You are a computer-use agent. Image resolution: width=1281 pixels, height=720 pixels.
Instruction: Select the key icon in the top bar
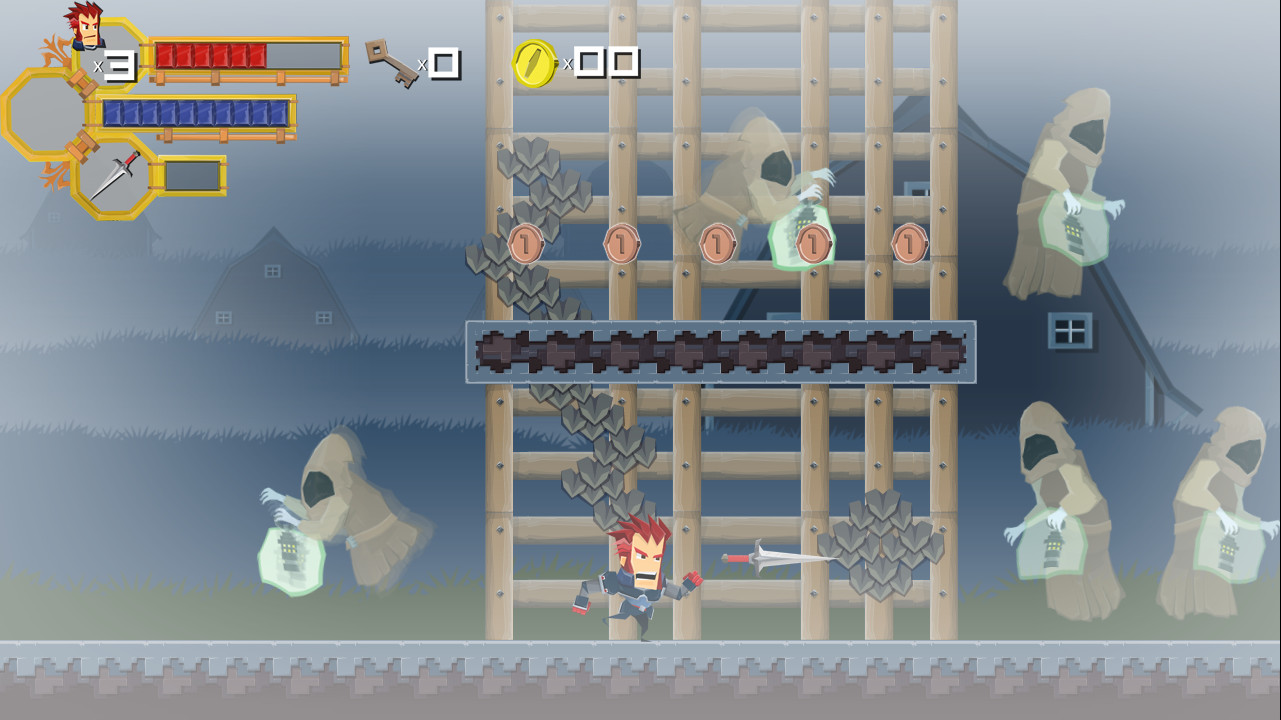393,62
